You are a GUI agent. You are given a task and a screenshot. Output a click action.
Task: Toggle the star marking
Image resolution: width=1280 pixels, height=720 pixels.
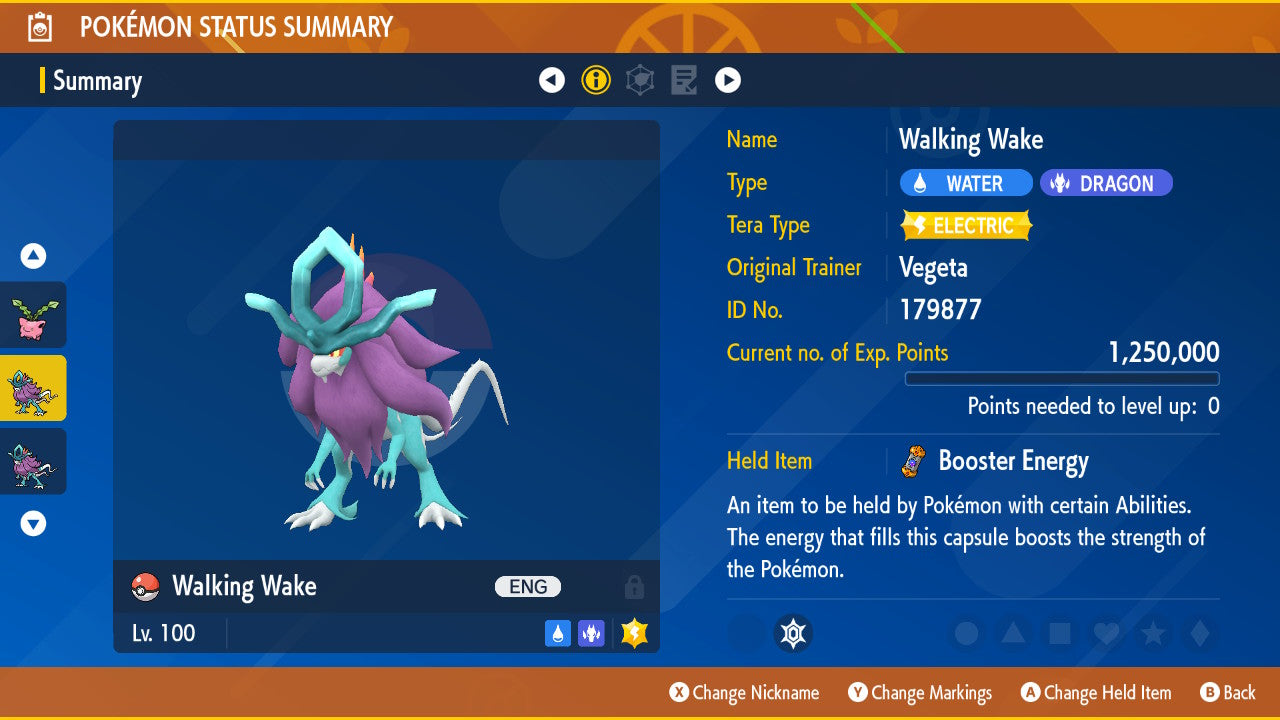[x=1152, y=633]
